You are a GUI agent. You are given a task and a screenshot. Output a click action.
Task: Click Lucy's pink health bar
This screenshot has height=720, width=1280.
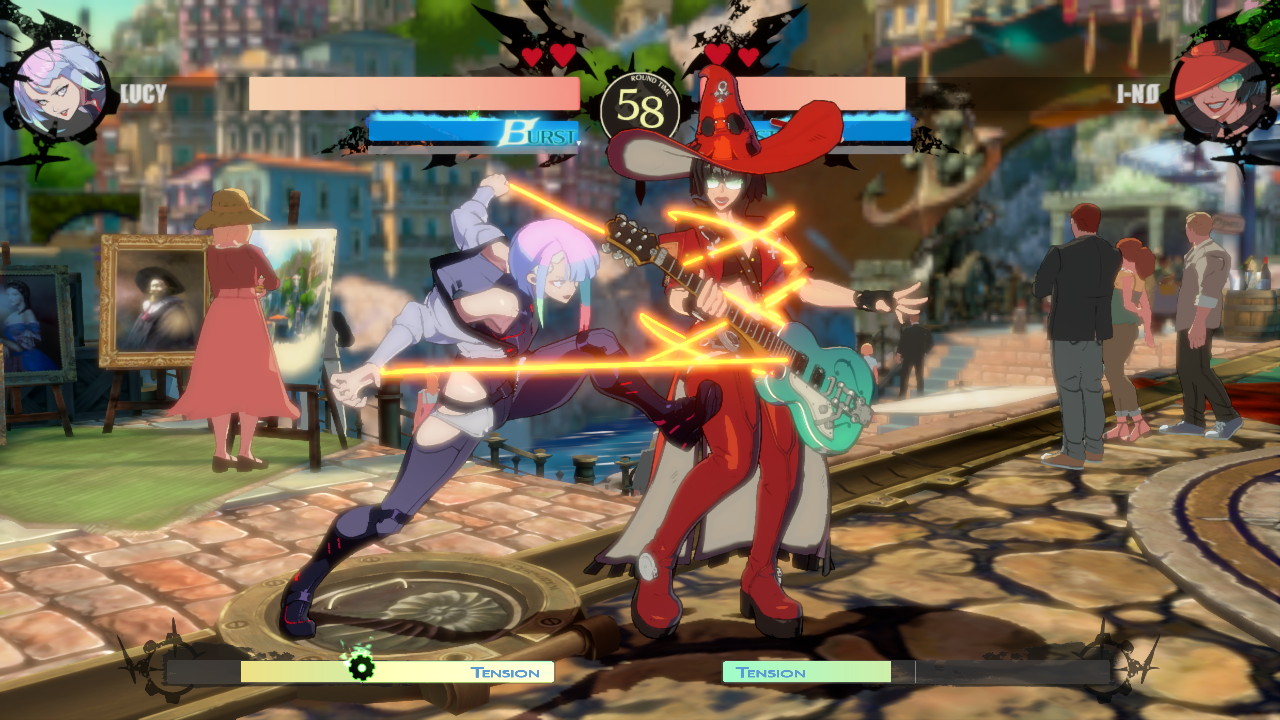[x=415, y=92]
